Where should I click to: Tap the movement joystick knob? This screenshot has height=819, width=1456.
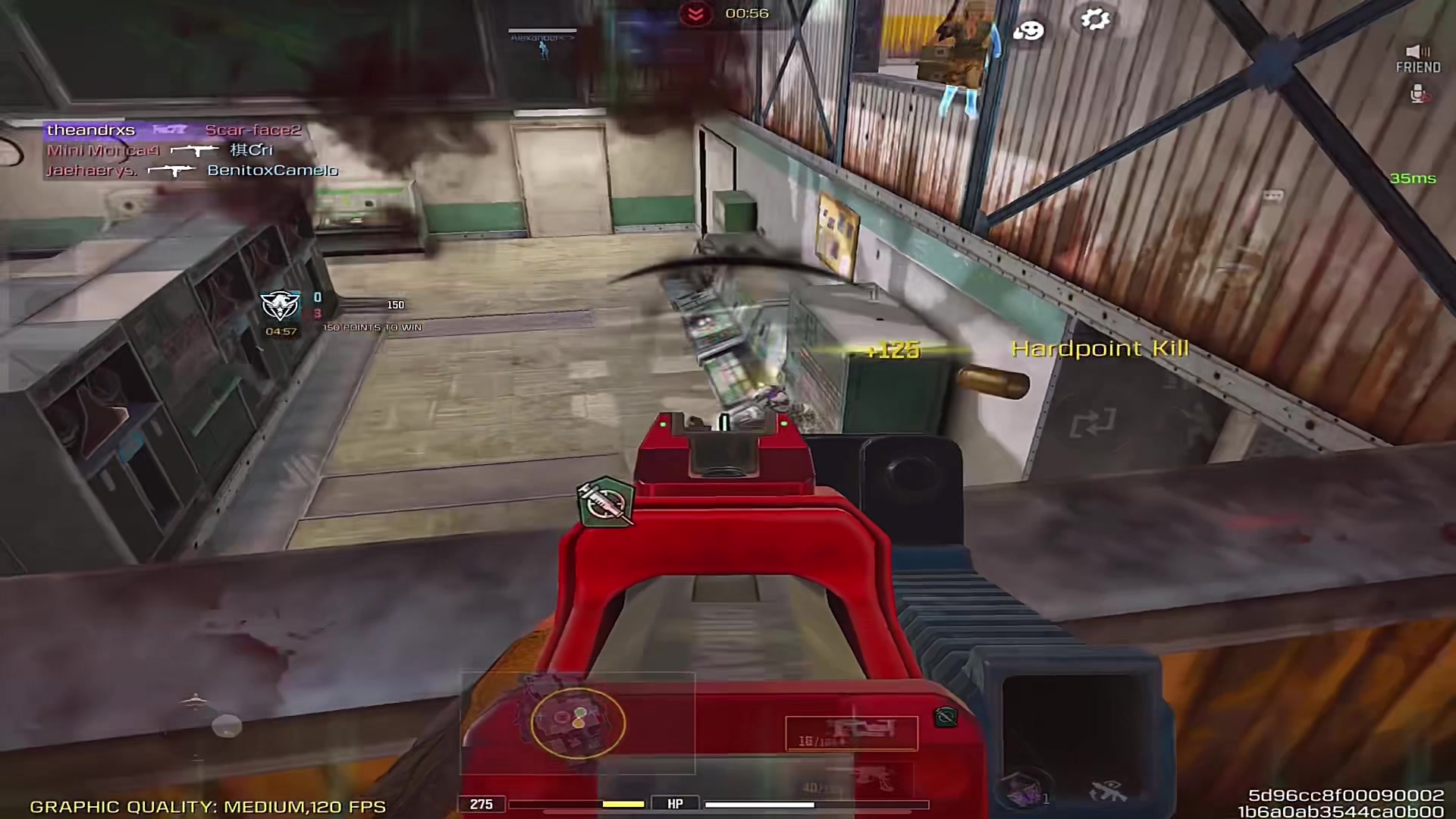pyautogui.click(x=226, y=726)
